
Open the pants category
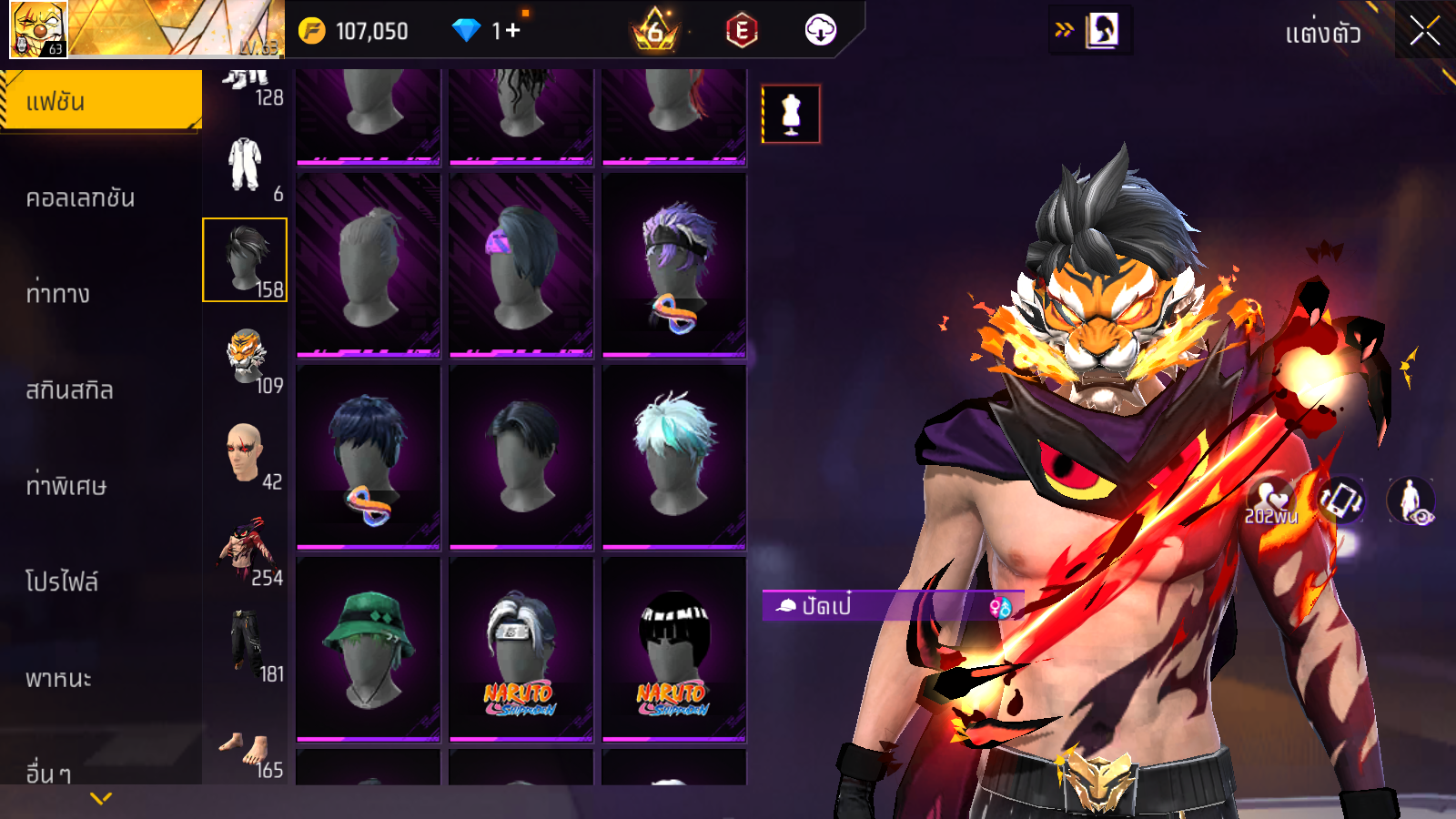[x=246, y=644]
